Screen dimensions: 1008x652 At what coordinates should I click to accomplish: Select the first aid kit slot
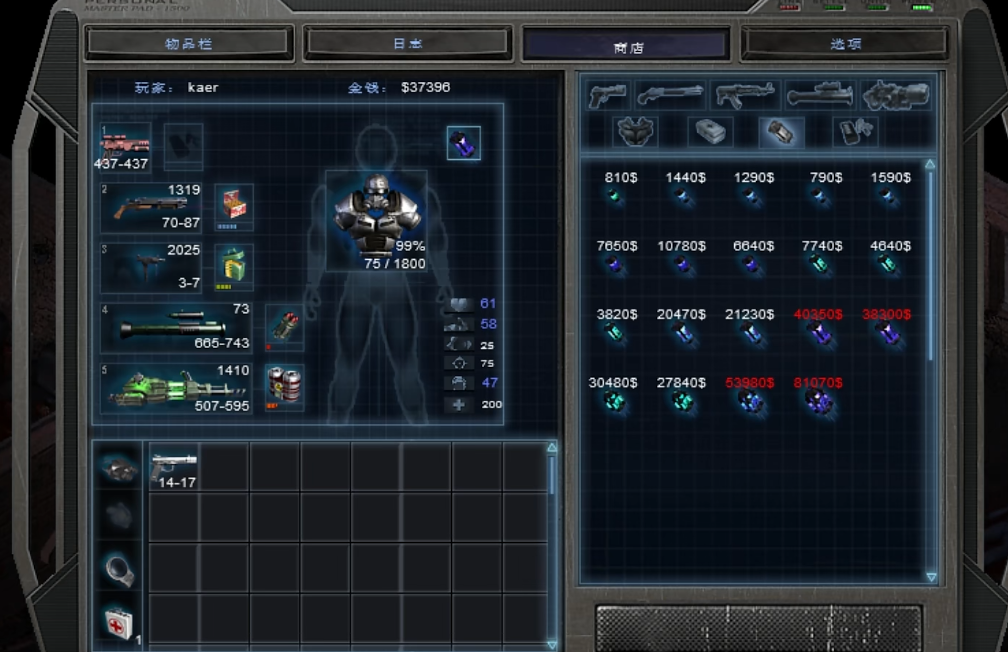click(119, 622)
